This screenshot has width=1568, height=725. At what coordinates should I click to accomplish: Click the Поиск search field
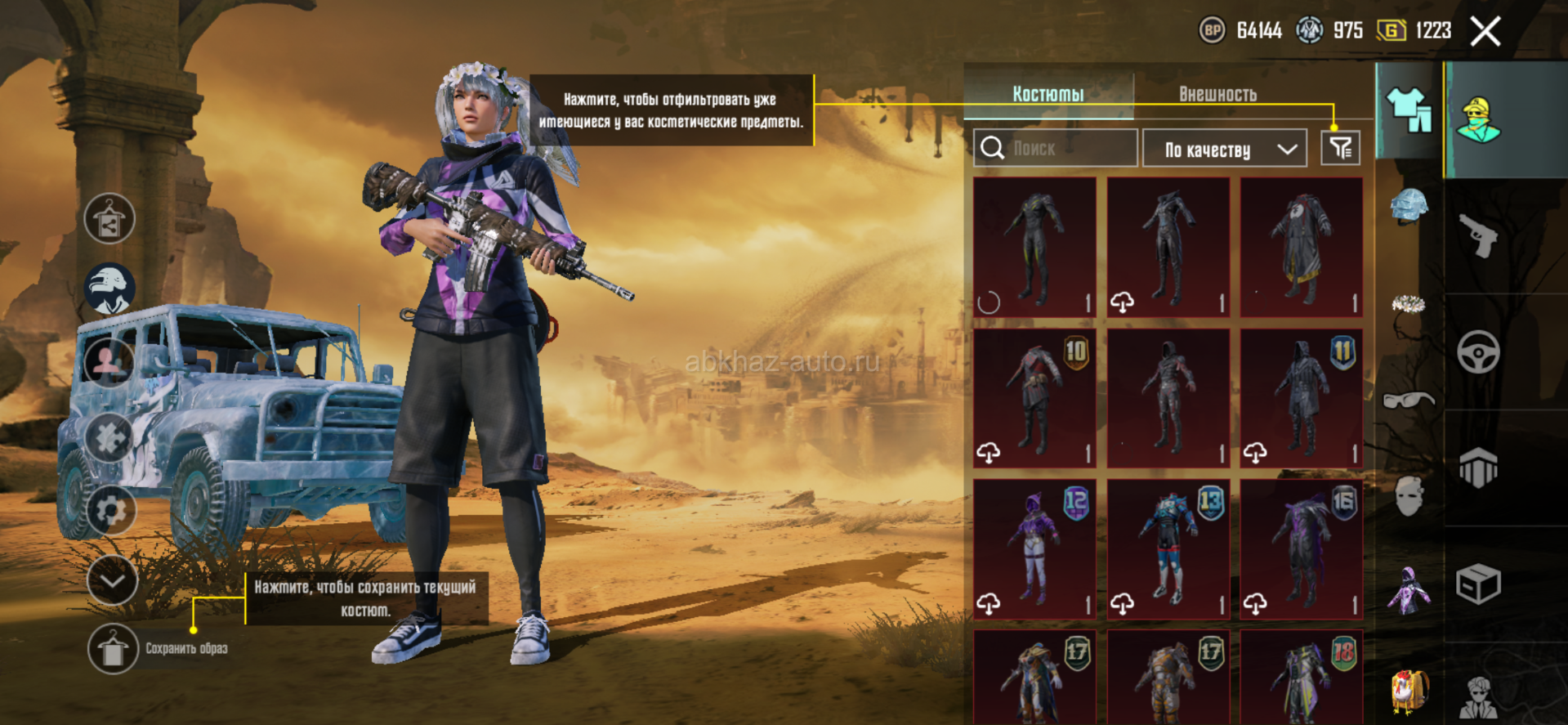coord(1055,148)
